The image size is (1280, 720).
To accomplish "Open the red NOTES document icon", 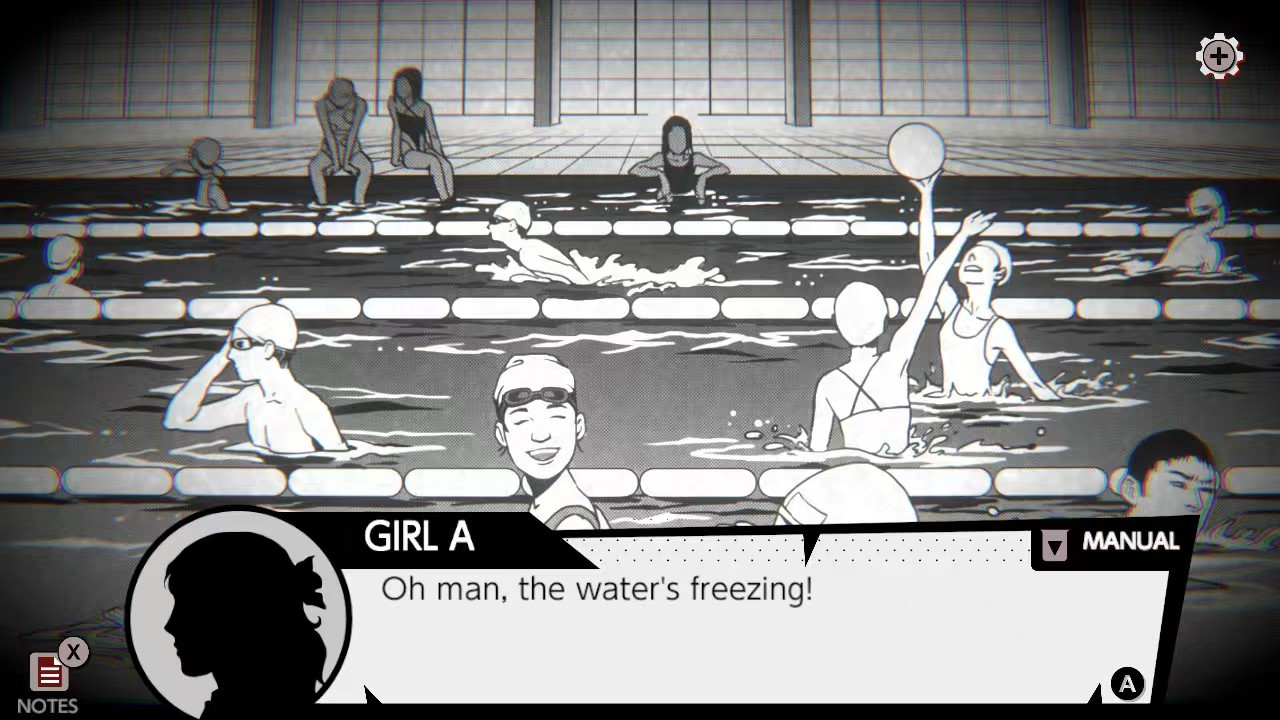I will [49, 674].
